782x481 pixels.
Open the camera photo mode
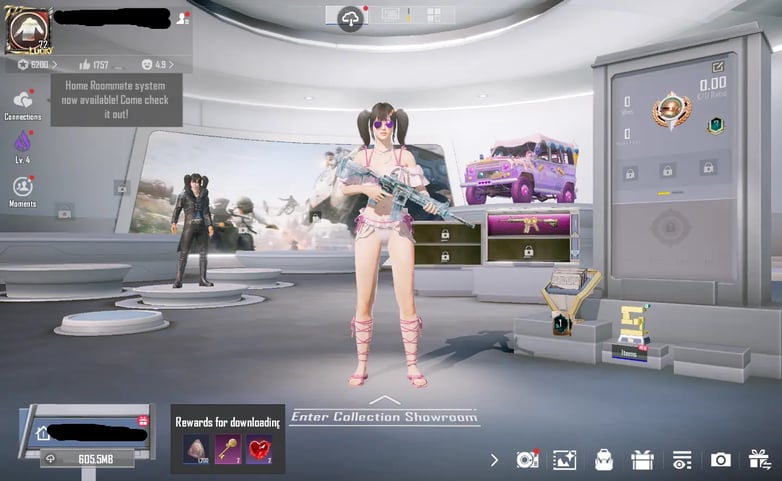(x=720, y=460)
